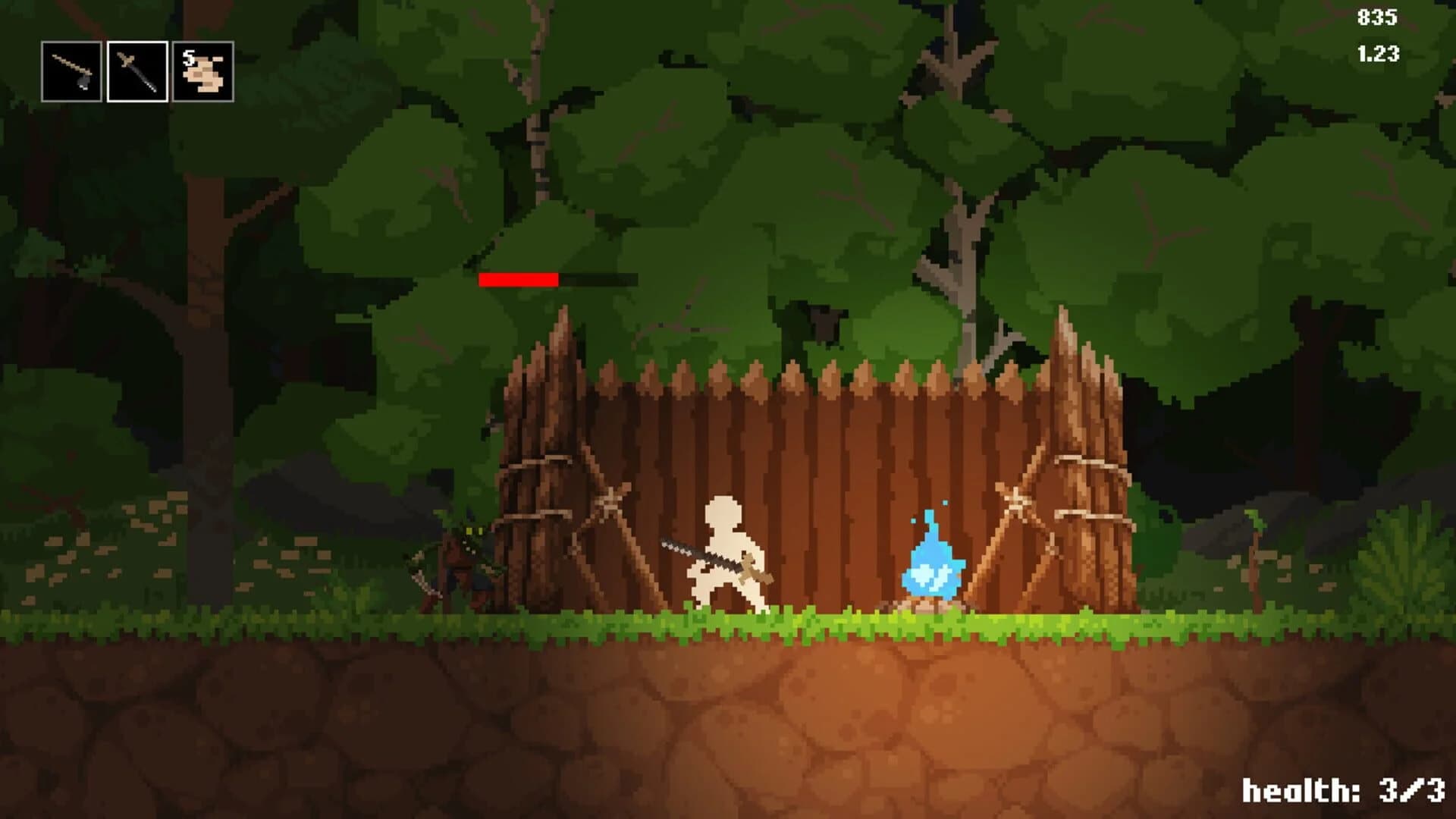Click the enemy's red health bar
The image size is (1456, 819).
519,279
